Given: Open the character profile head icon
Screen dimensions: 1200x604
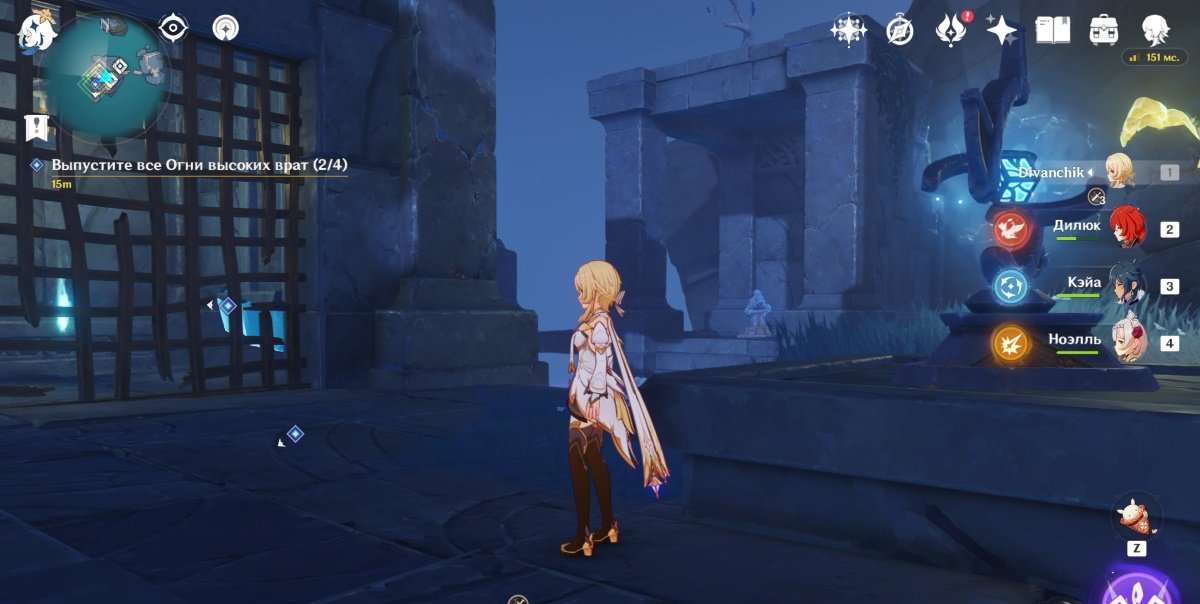Looking at the screenshot, I should [x=1156, y=30].
